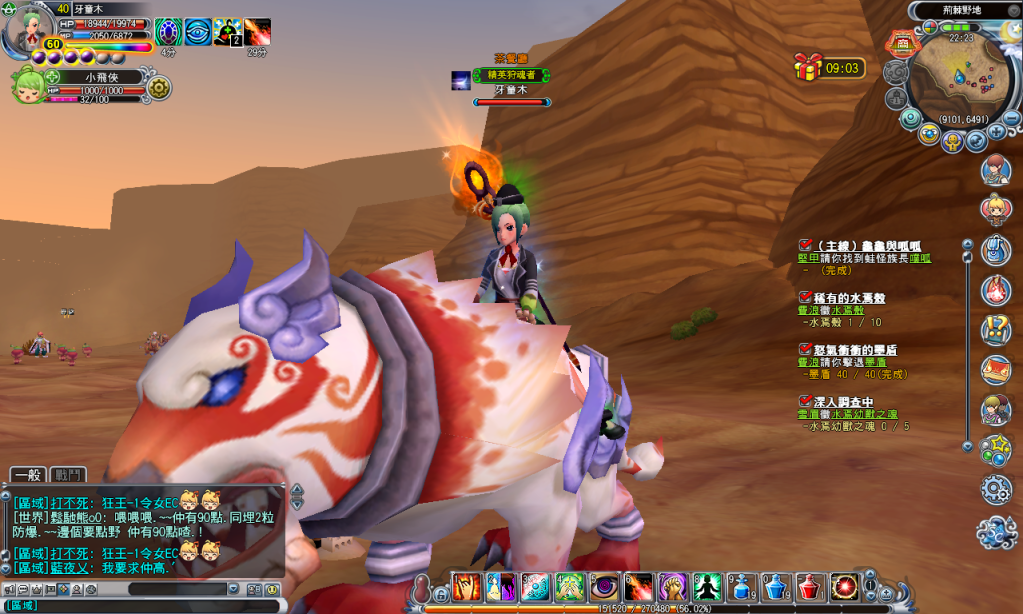Use the green meditation skill in slot 8

pyautogui.click(x=707, y=587)
